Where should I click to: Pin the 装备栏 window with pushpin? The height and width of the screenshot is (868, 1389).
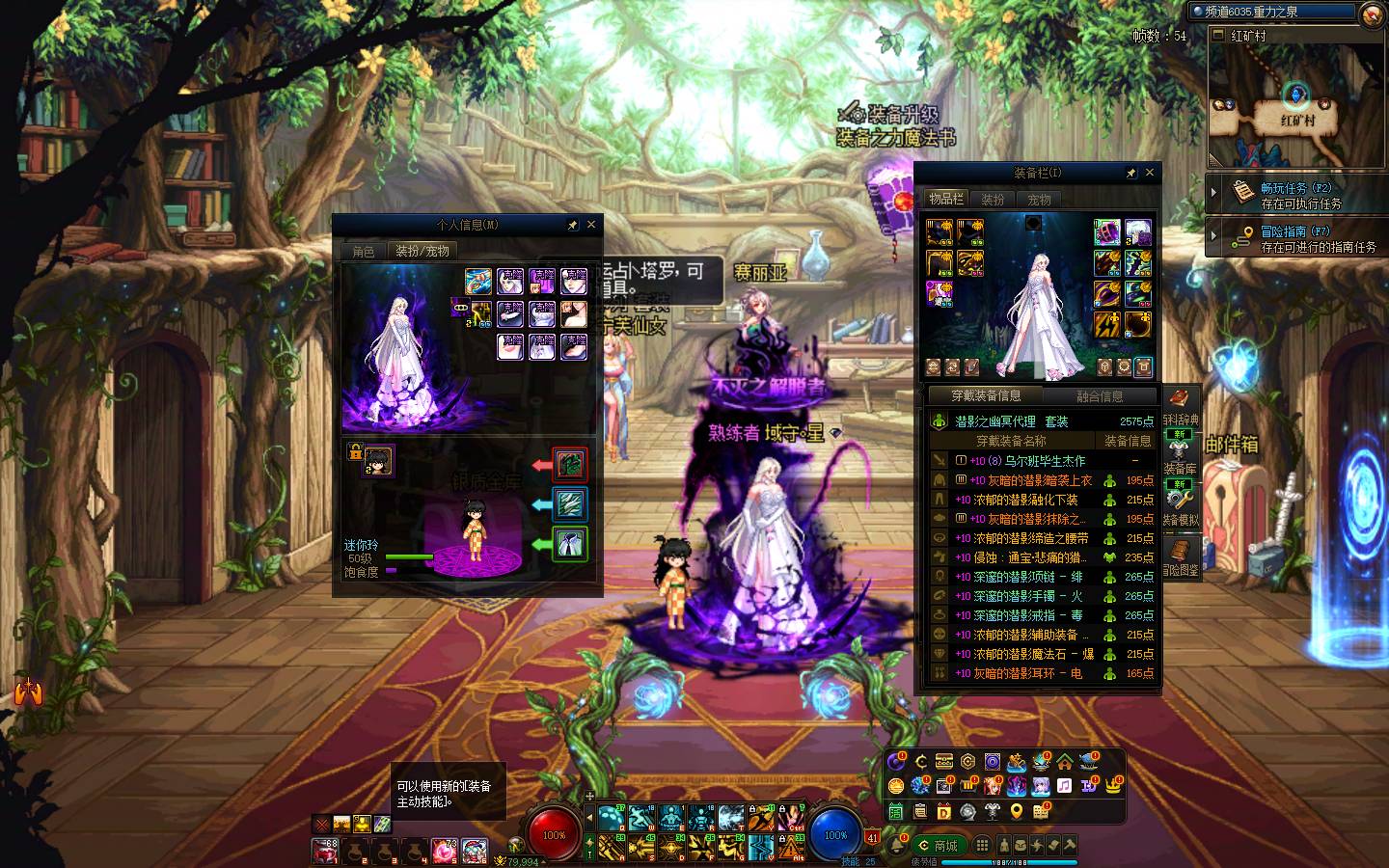click(1130, 174)
